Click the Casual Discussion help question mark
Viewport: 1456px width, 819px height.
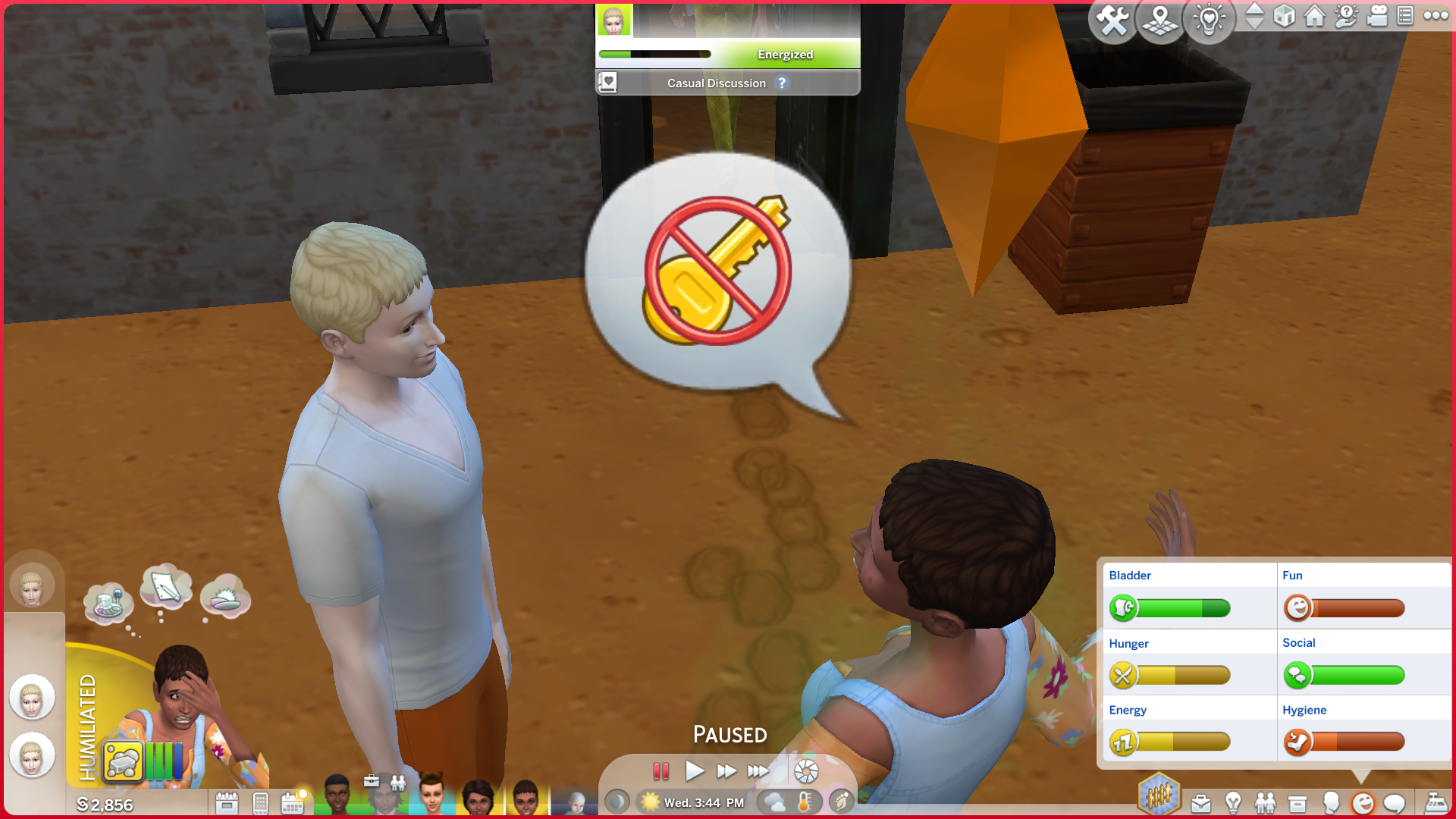click(782, 83)
